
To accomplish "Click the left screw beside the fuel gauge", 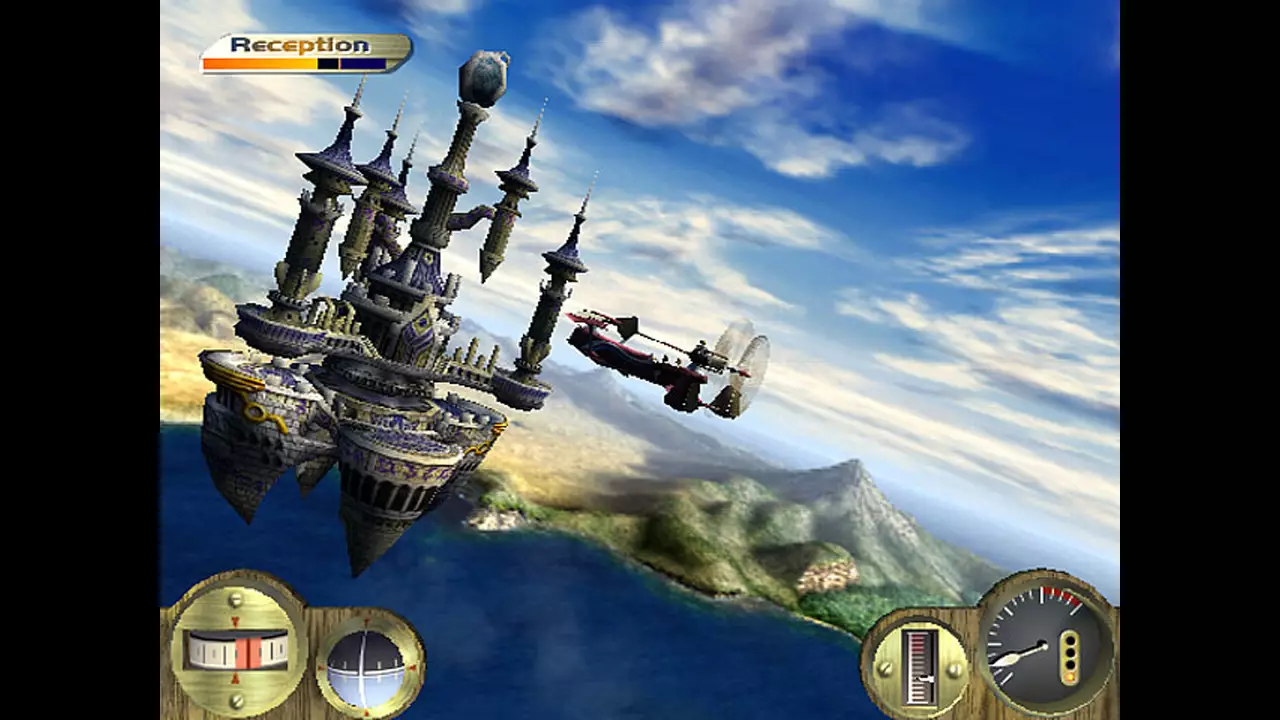I will point(884,669).
